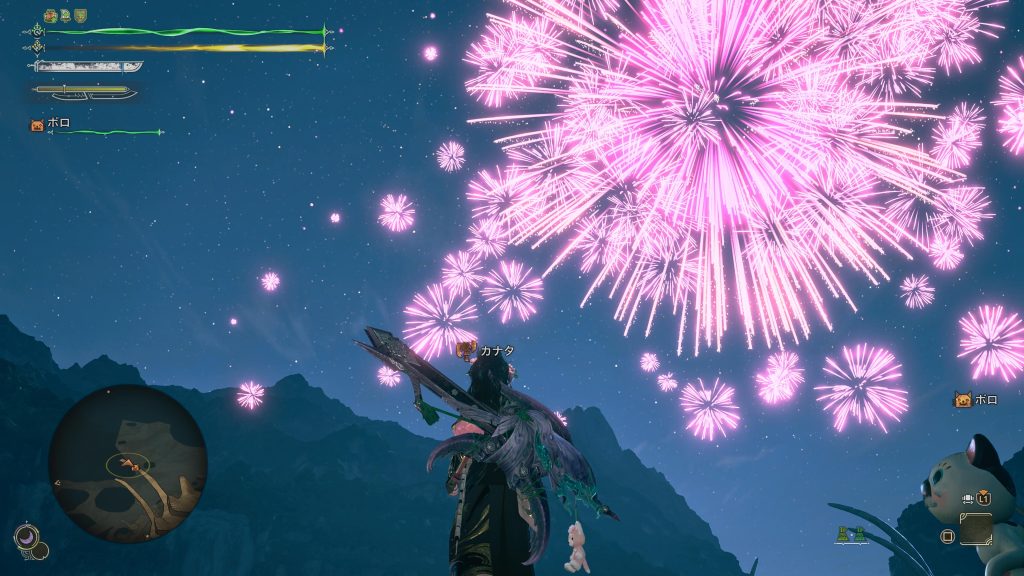This screenshot has height=576, width=1024.
Task: Select the Palico portrait icon beside ボロ at top left
Action: coord(37,125)
